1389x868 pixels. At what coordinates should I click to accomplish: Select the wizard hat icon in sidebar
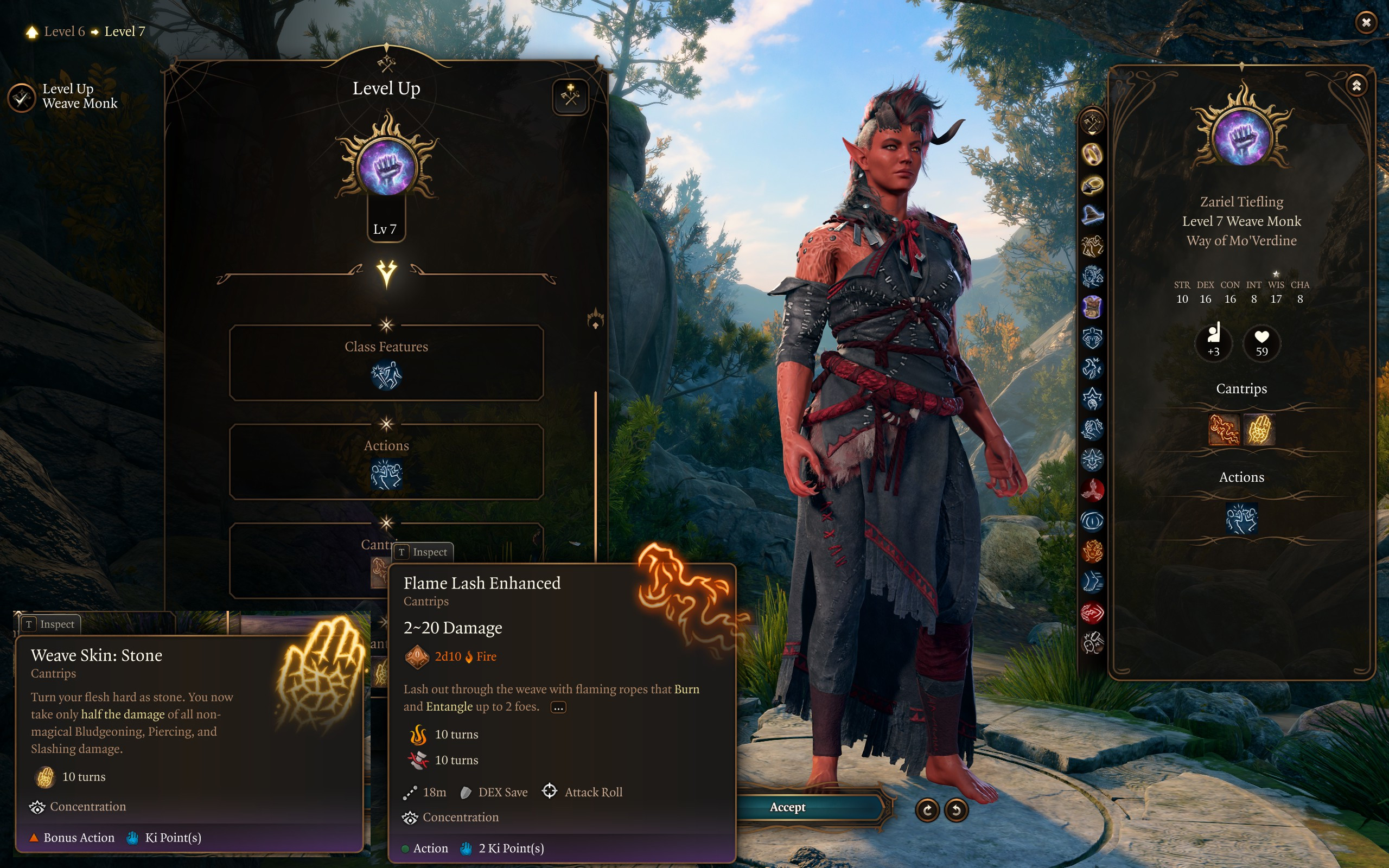pos(1092,215)
